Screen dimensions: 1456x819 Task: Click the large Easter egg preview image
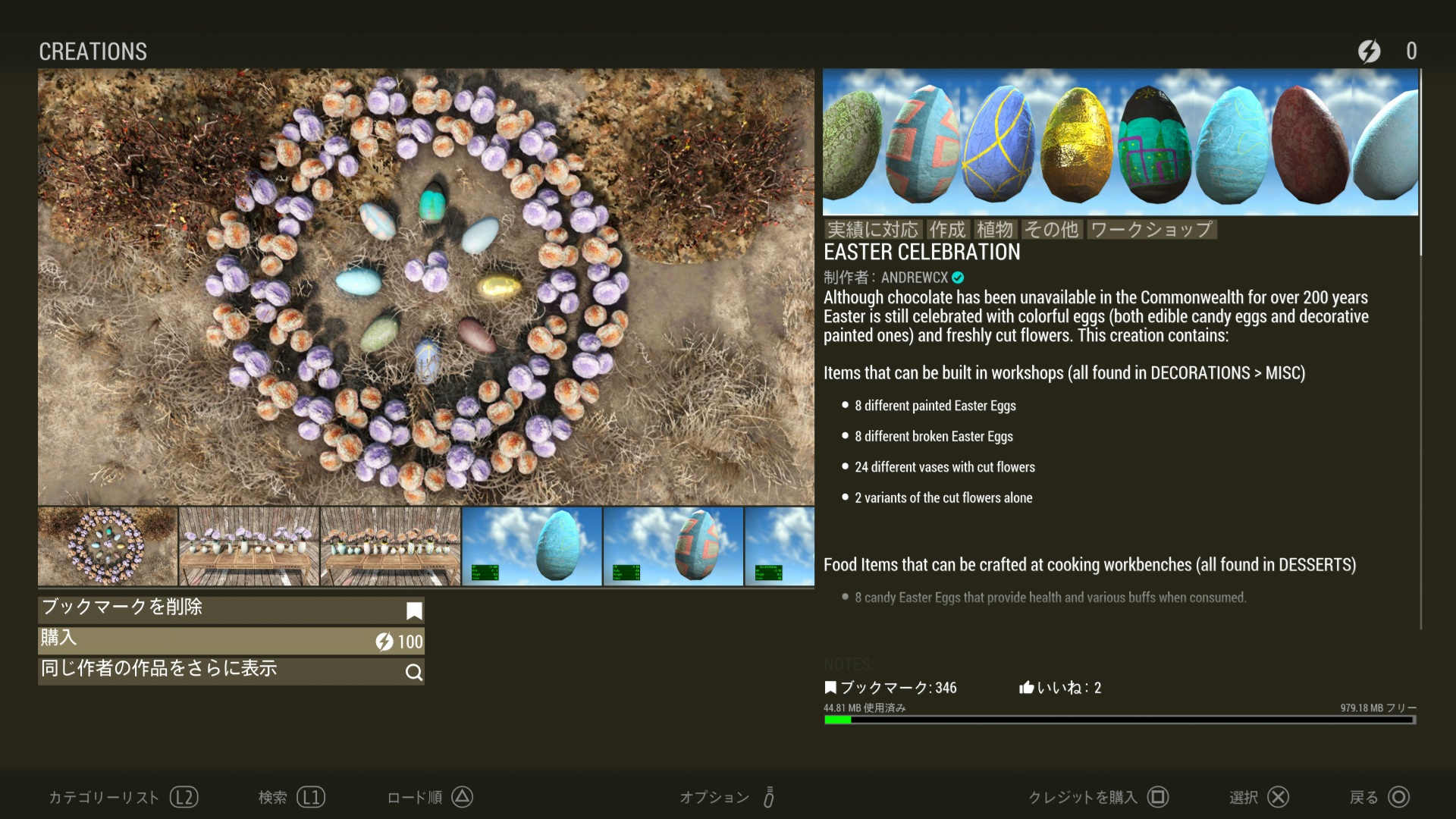click(x=425, y=287)
